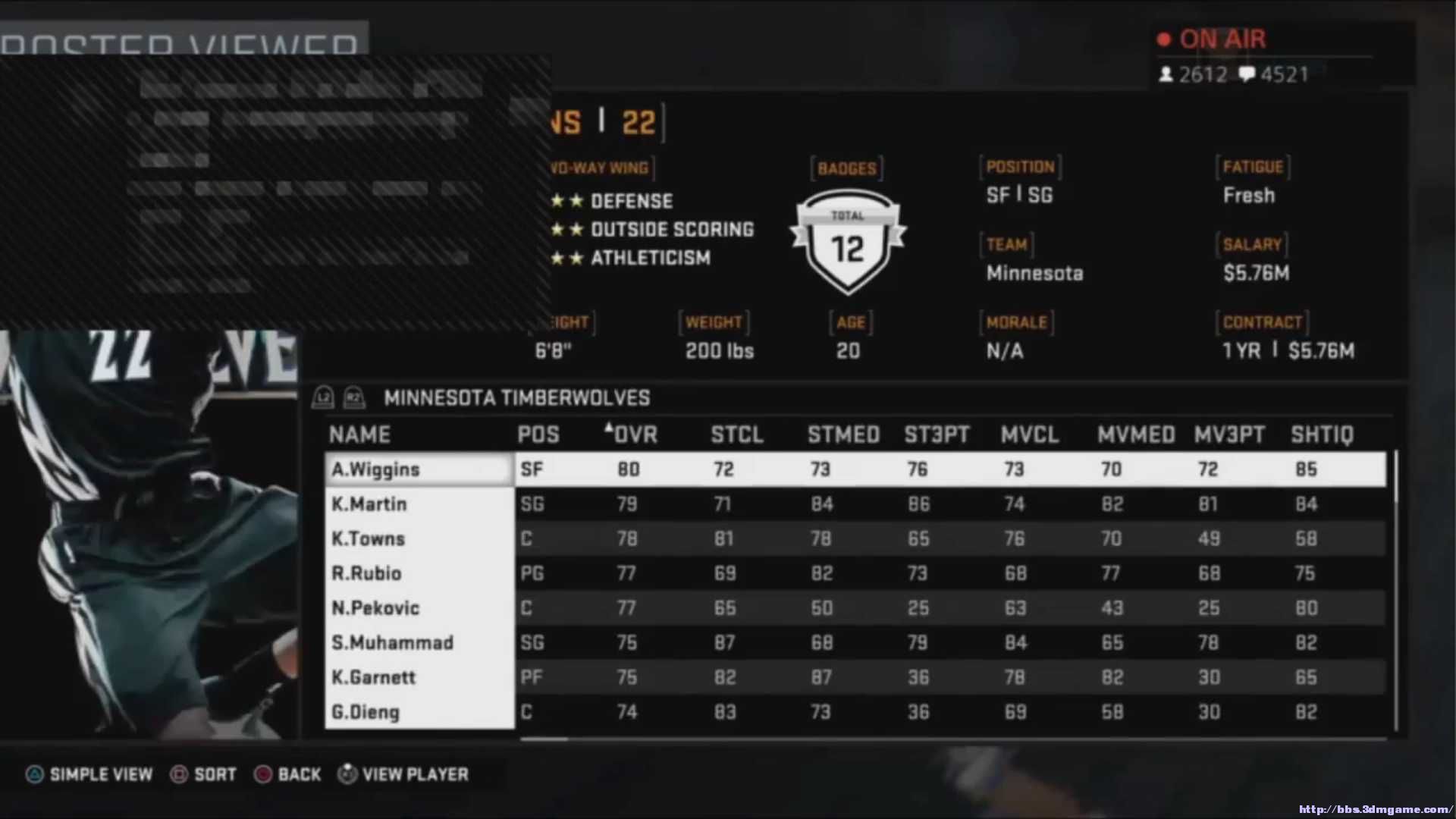Sort by the MVCL column
The image size is (1456, 819).
(1029, 435)
